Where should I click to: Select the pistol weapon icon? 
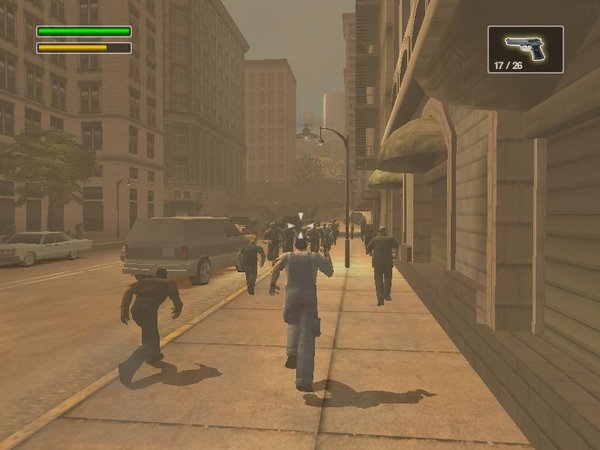tap(525, 46)
